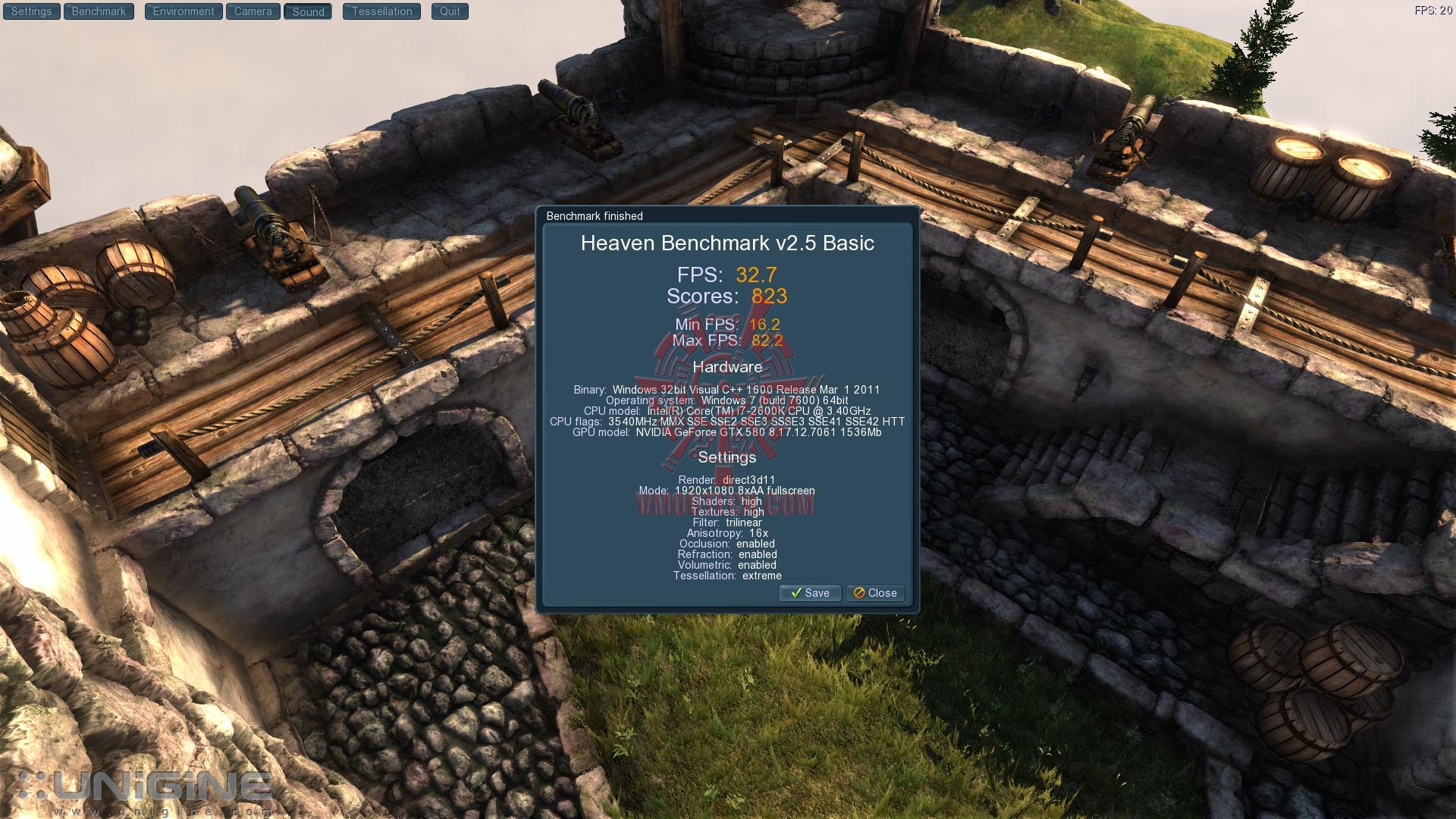Open the Settings menu
This screenshot has height=819, width=1456.
31,11
